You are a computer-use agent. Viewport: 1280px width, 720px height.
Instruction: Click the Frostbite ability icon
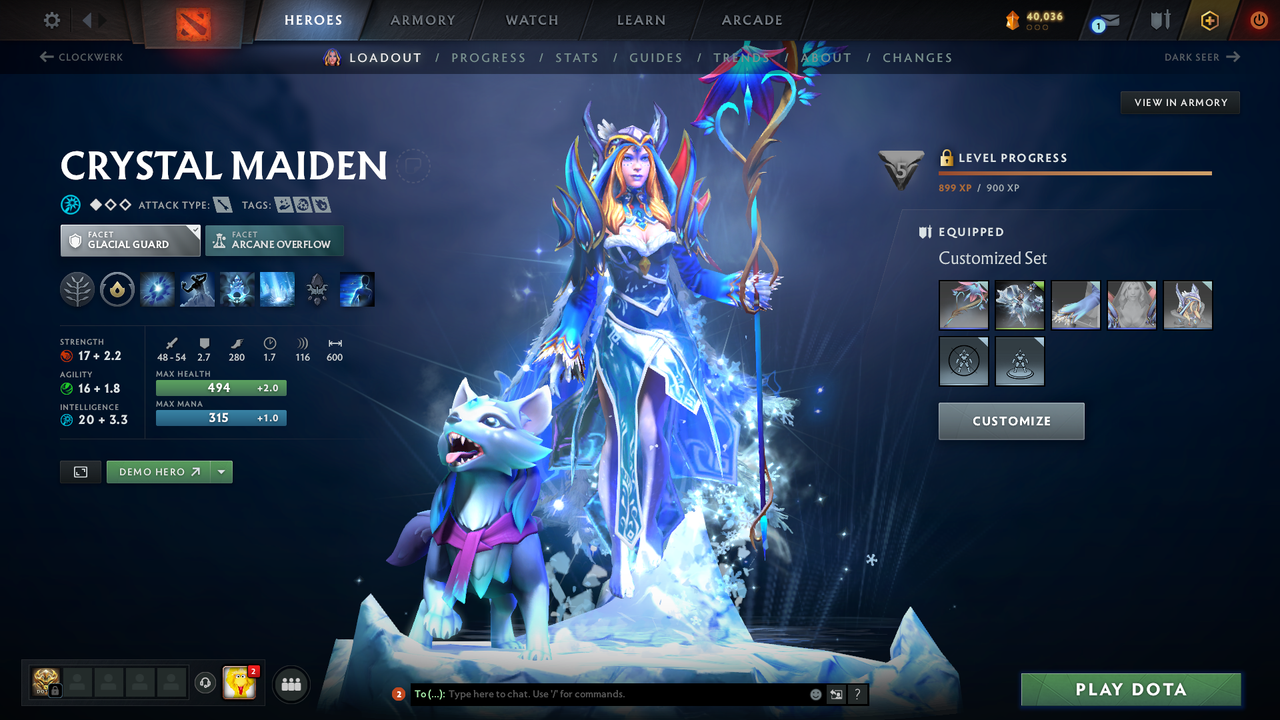tap(197, 289)
